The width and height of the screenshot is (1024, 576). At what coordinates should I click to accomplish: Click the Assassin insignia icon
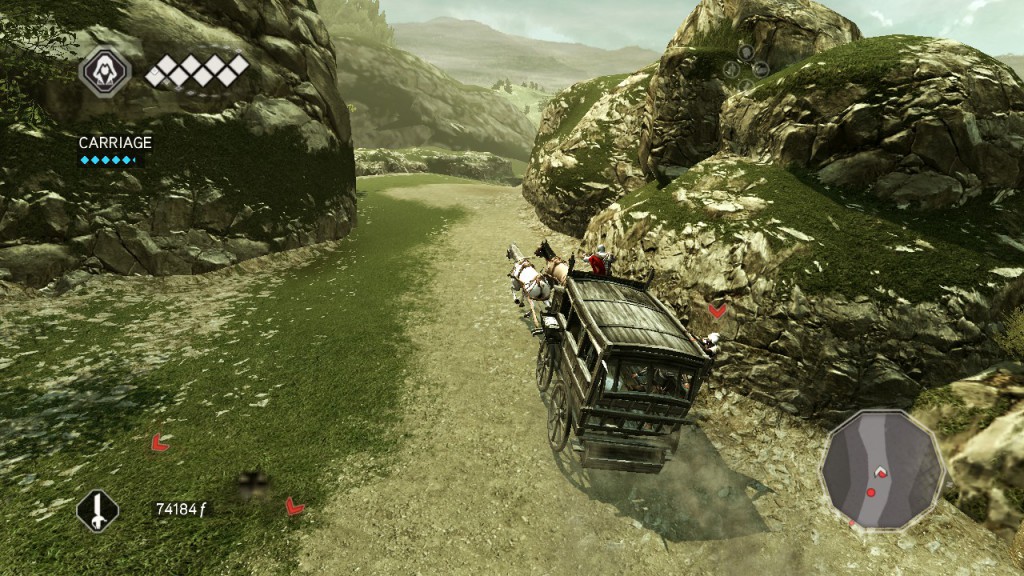pos(104,71)
